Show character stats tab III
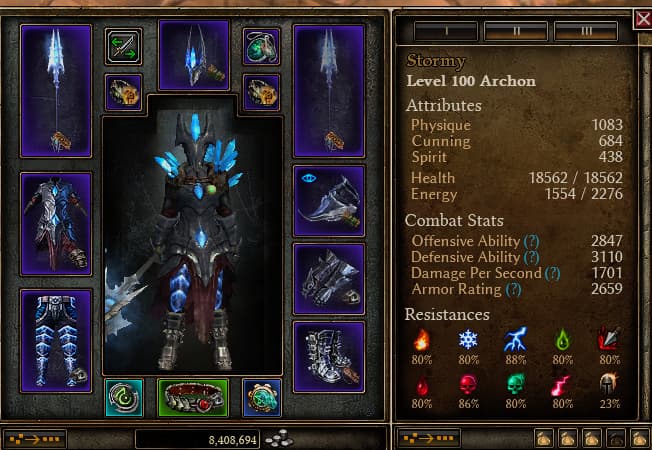The width and height of the screenshot is (652, 450). coord(585,31)
